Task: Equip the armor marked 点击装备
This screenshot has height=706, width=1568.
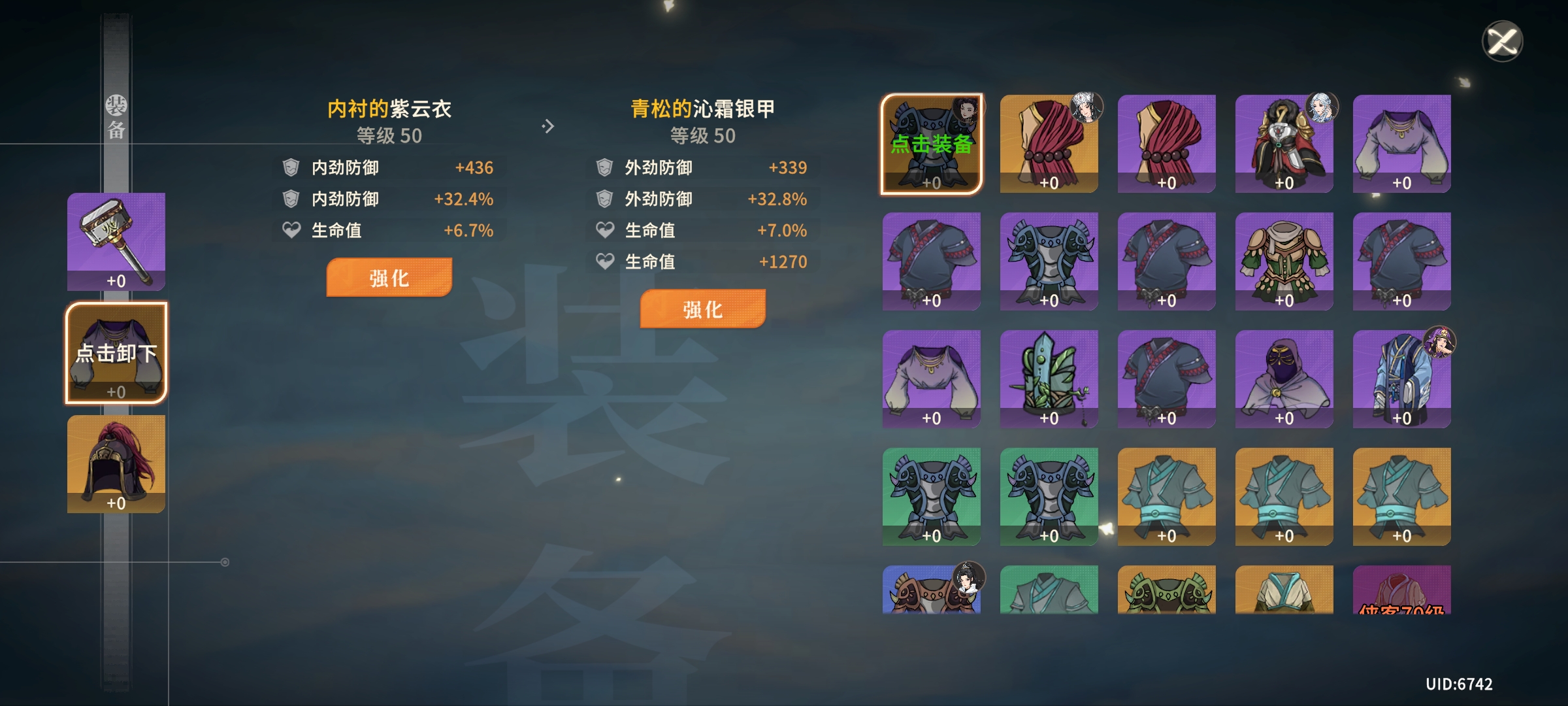Action: [931, 144]
